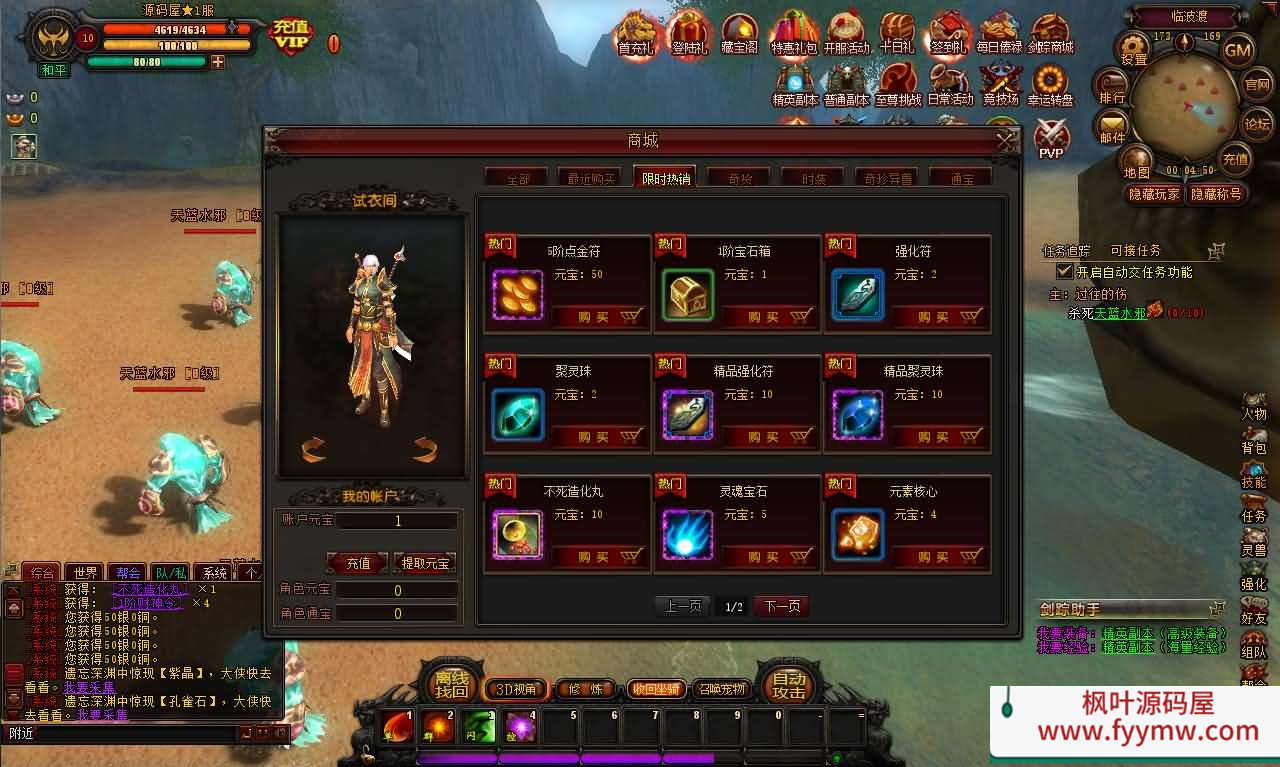This screenshot has width=1280, height=767.
Task: Open the 背包 bag from side menu
Action: pyautogui.click(x=1253, y=441)
